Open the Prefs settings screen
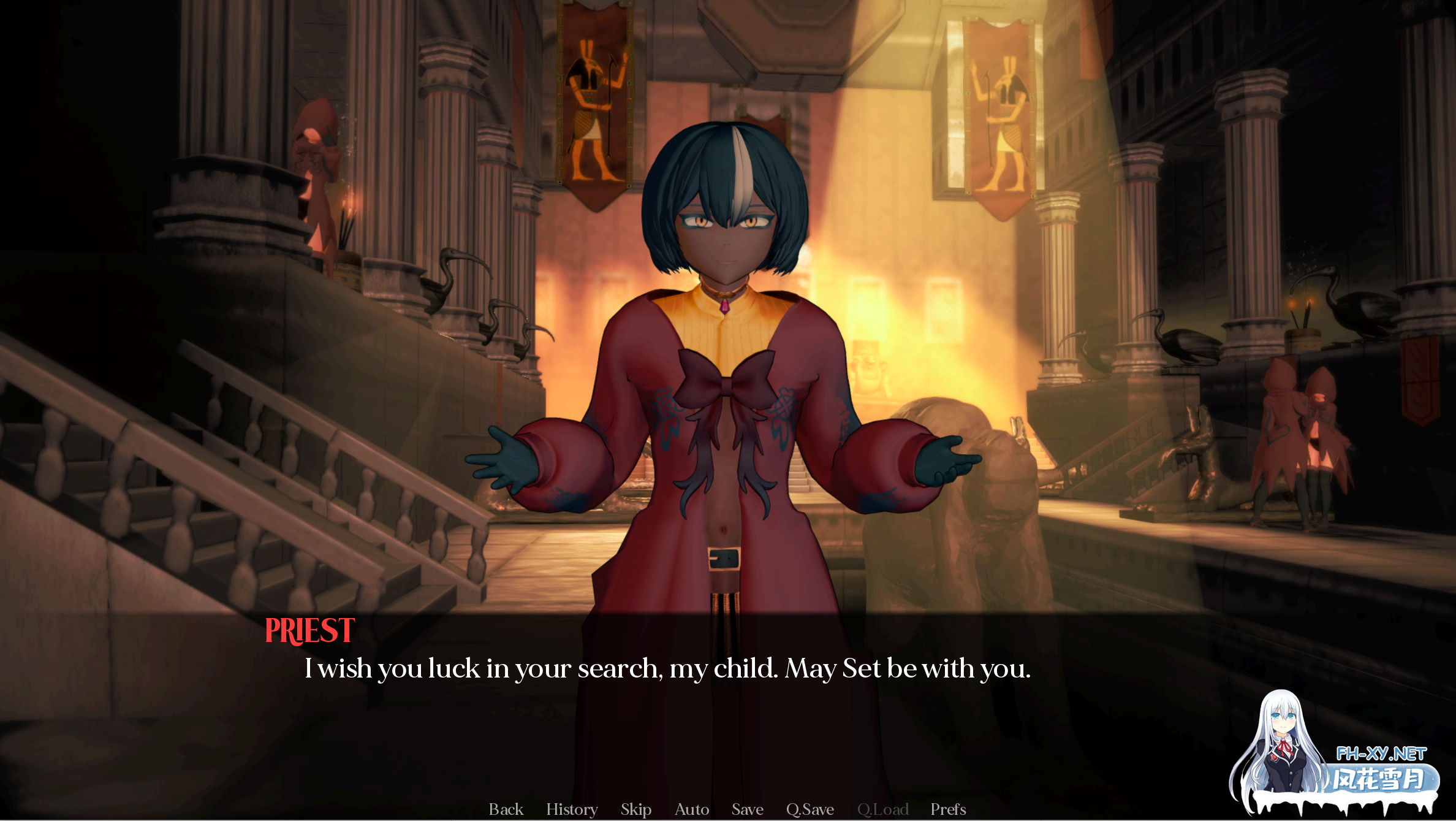This screenshot has width=1456, height=821. 948,809
